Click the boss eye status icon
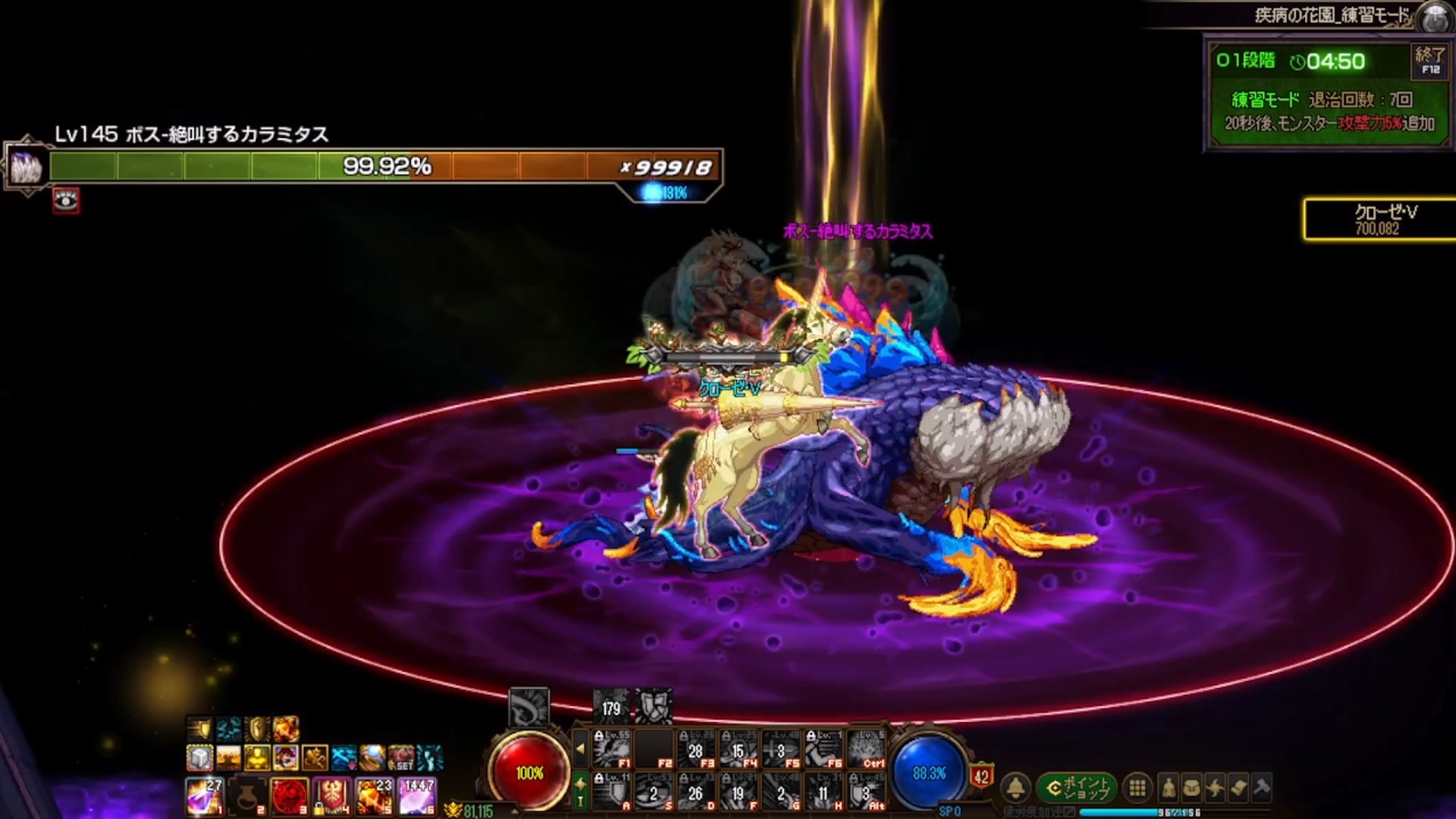The width and height of the screenshot is (1456, 819). point(66,200)
